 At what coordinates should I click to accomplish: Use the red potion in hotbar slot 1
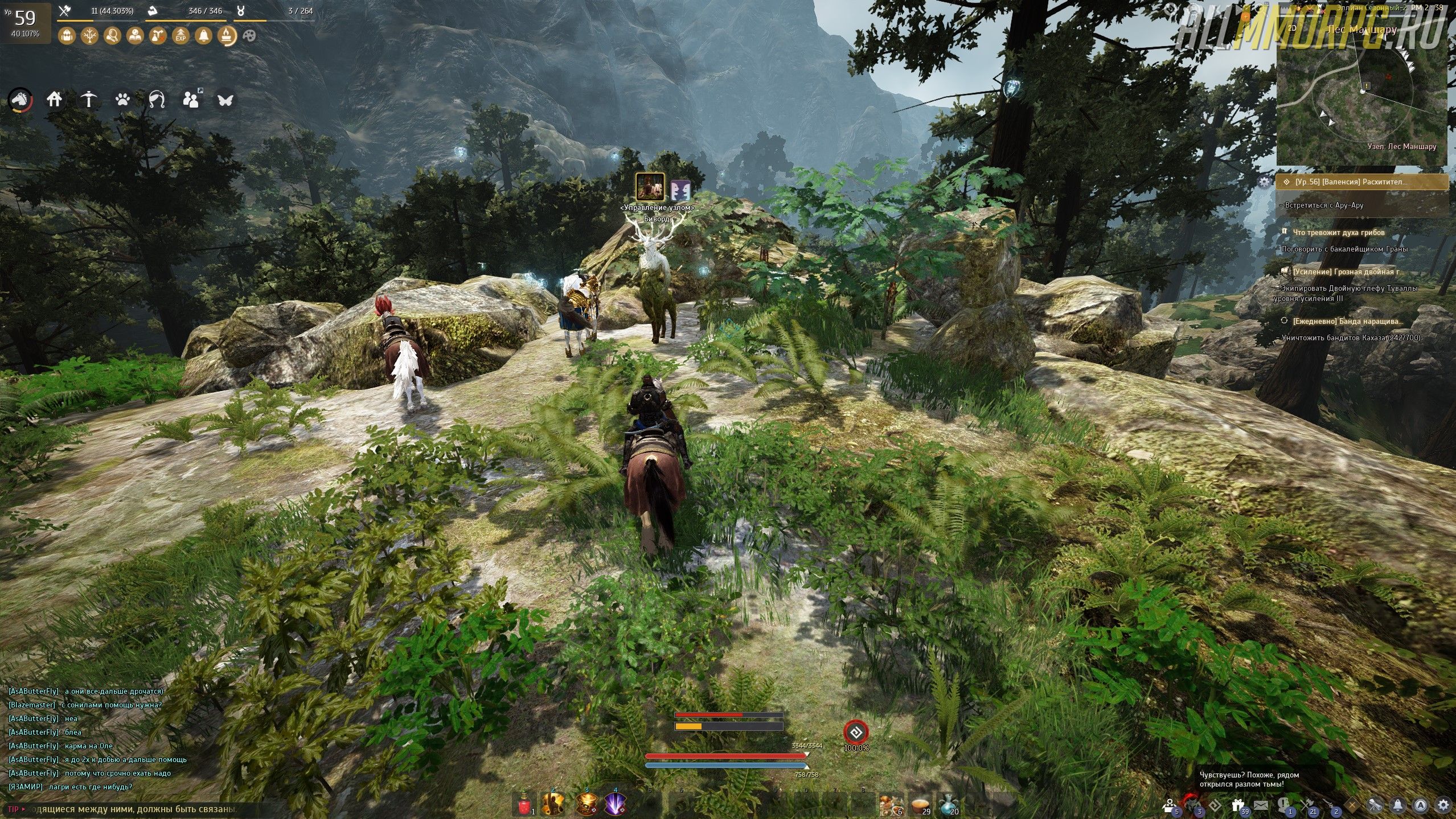tap(524, 805)
